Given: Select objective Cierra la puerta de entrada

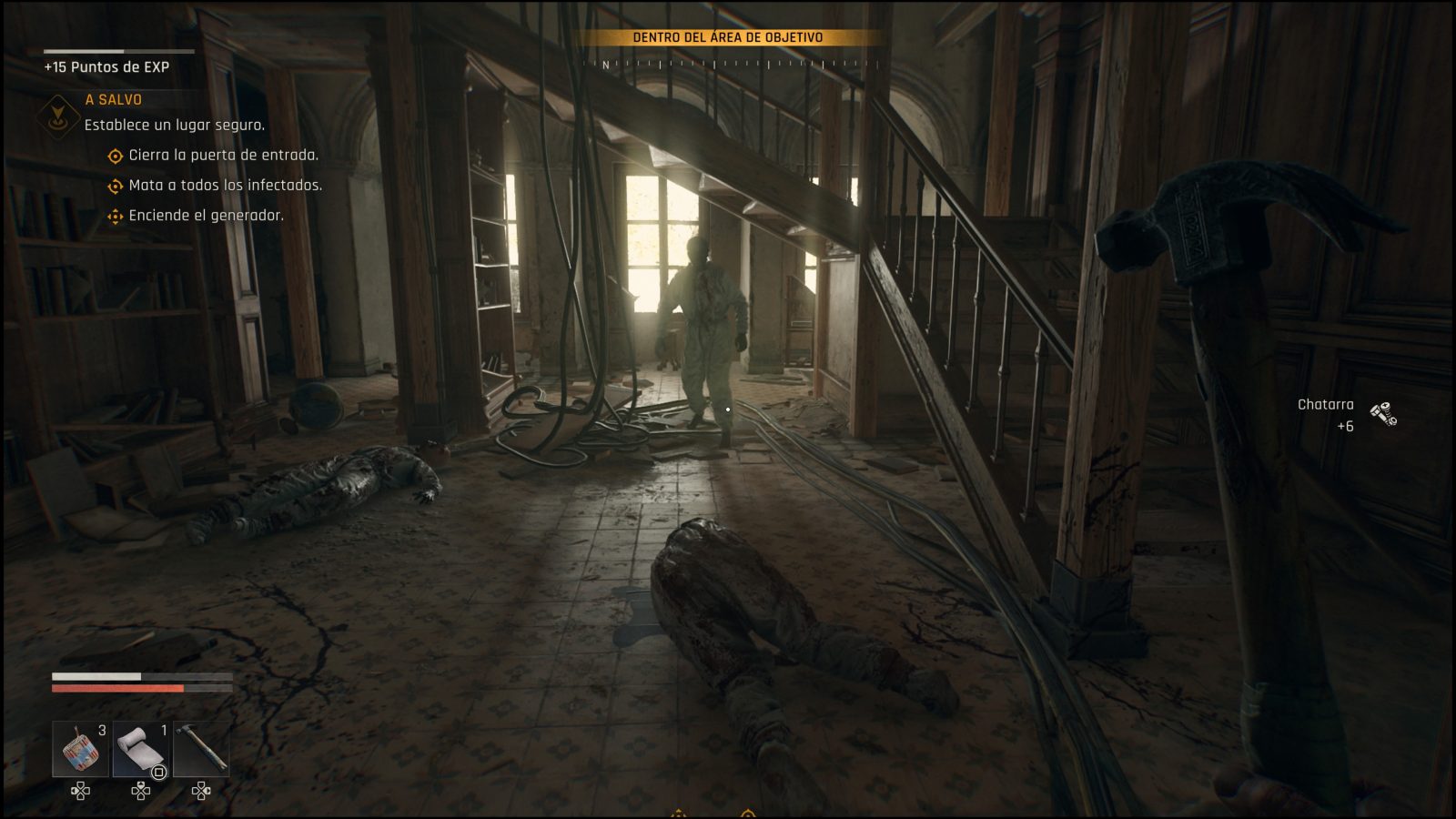Looking at the screenshot, I should tap(223, 155).
